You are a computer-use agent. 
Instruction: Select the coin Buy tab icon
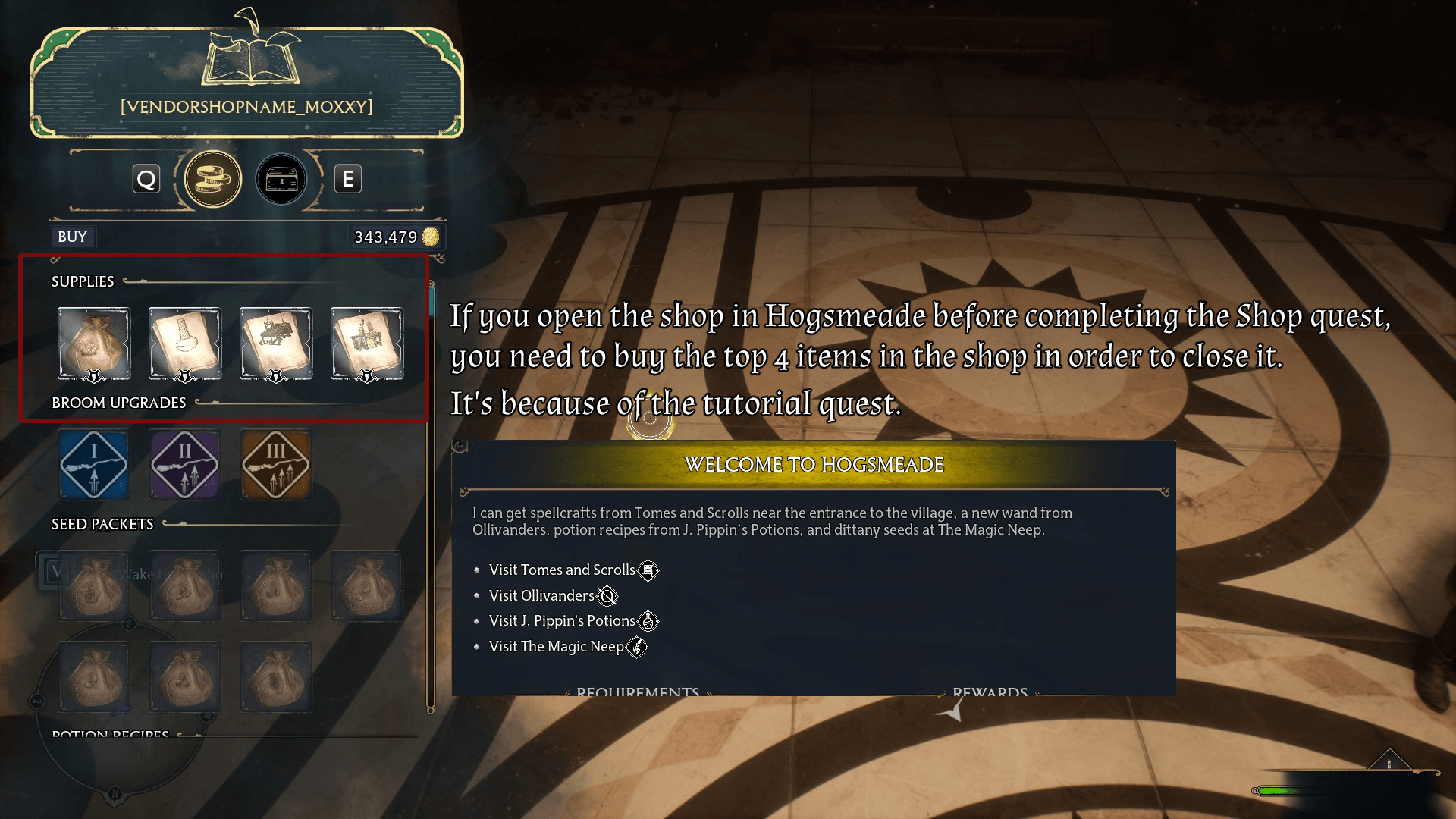(x=213, y=179)
